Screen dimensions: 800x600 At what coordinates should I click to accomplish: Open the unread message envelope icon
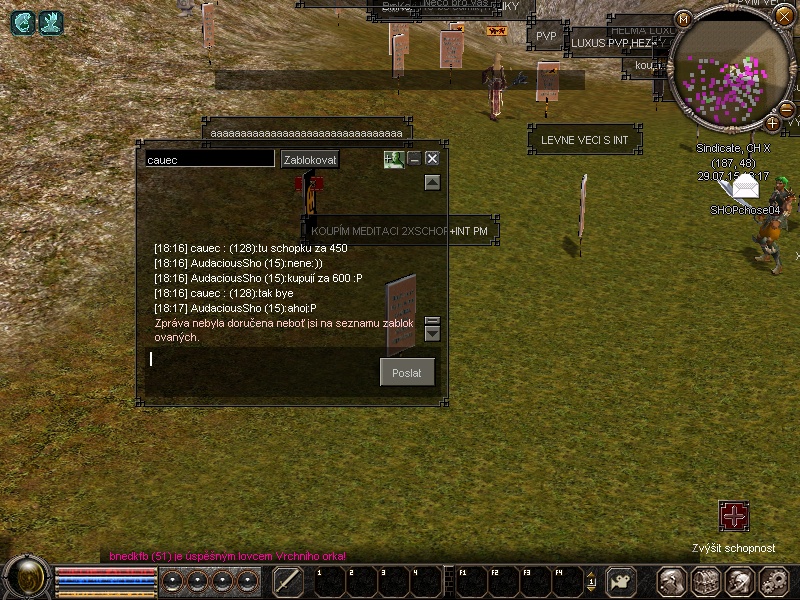745,188
